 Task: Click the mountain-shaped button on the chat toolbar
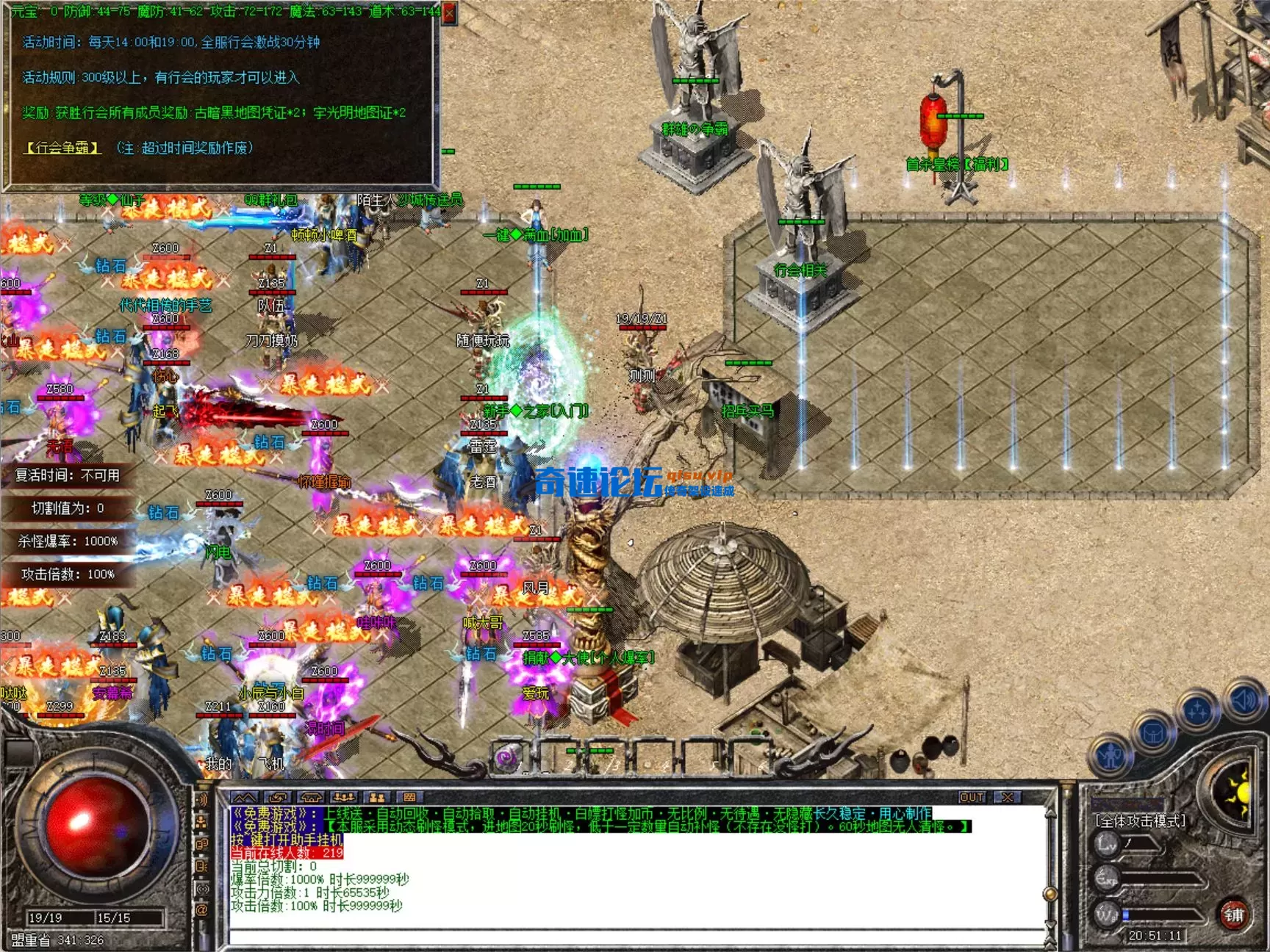point(245,798)
